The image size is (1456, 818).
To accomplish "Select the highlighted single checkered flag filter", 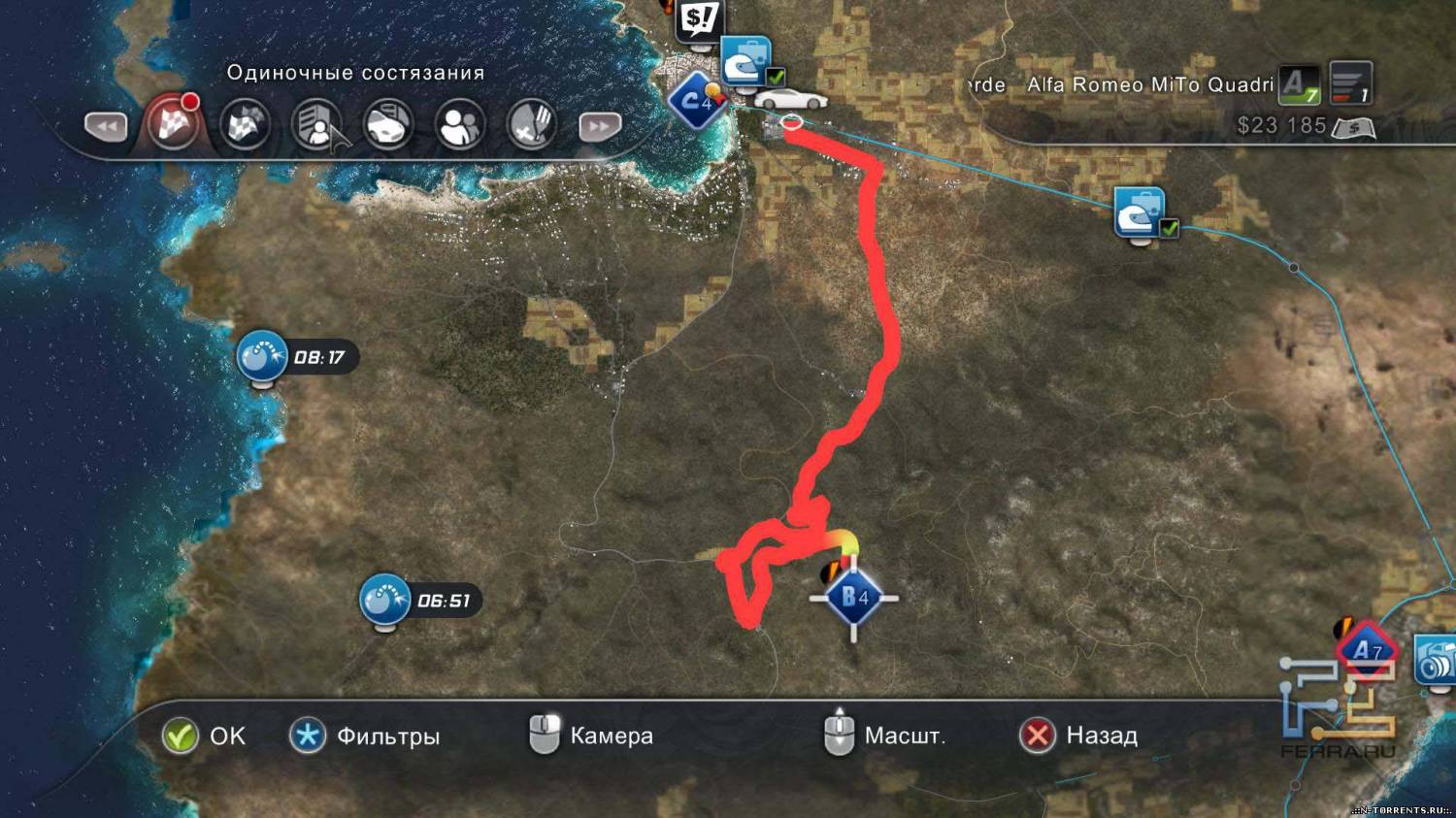I will 173,124.
